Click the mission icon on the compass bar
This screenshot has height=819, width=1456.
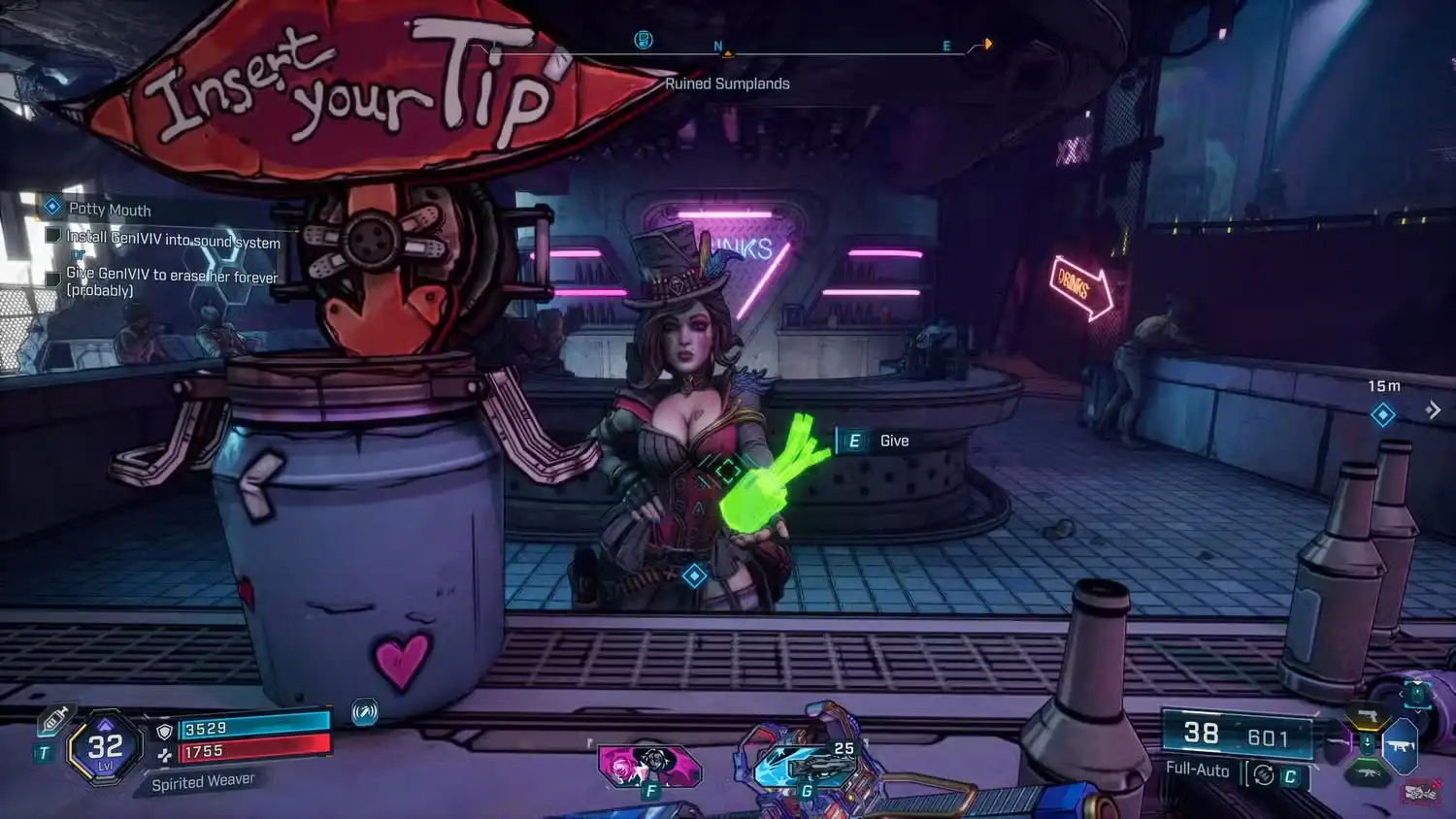pyautogui.click(x=643, y=40)
